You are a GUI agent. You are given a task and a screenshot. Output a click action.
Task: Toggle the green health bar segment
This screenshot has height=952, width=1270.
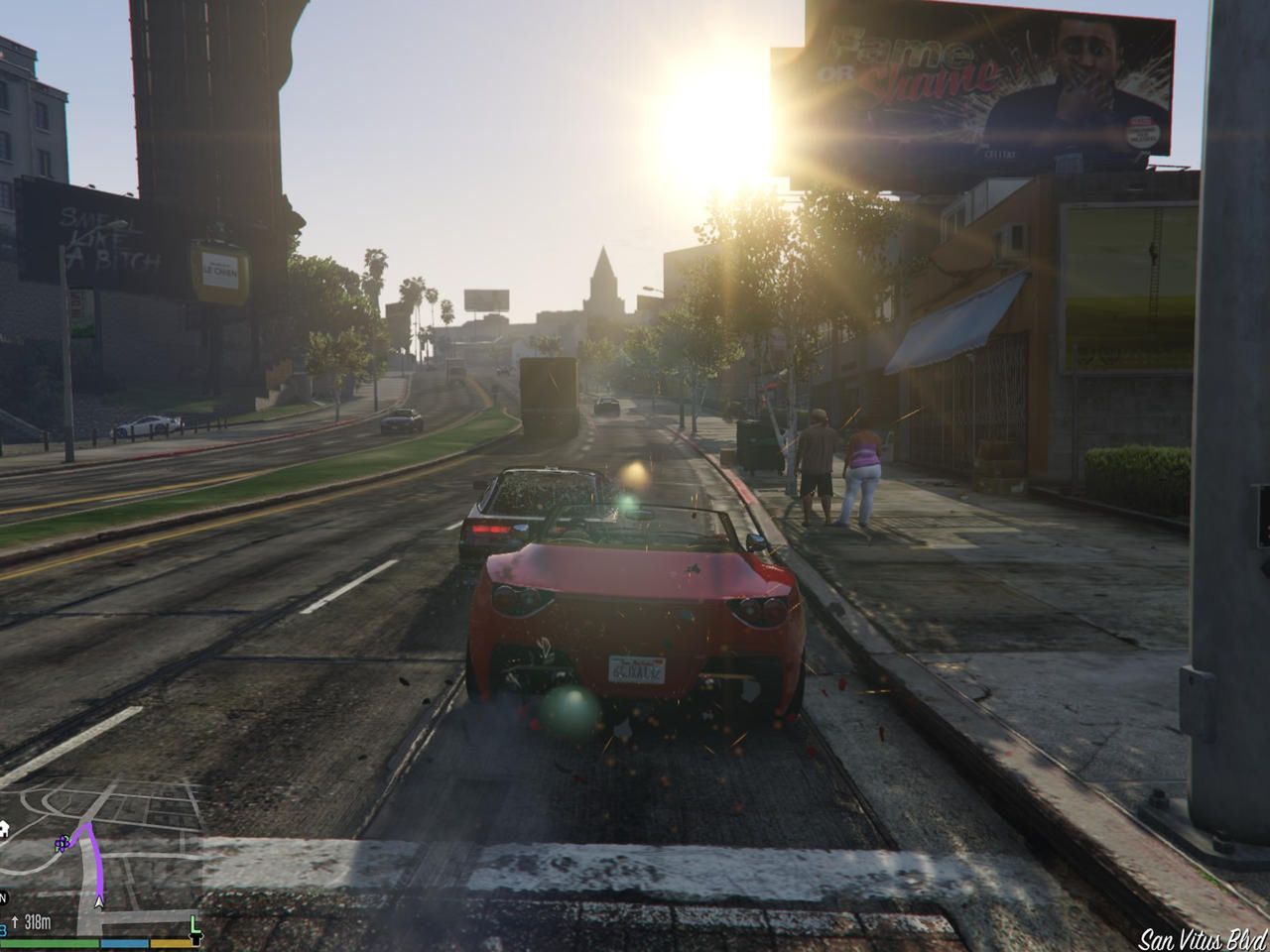click(x=50, y=943)
